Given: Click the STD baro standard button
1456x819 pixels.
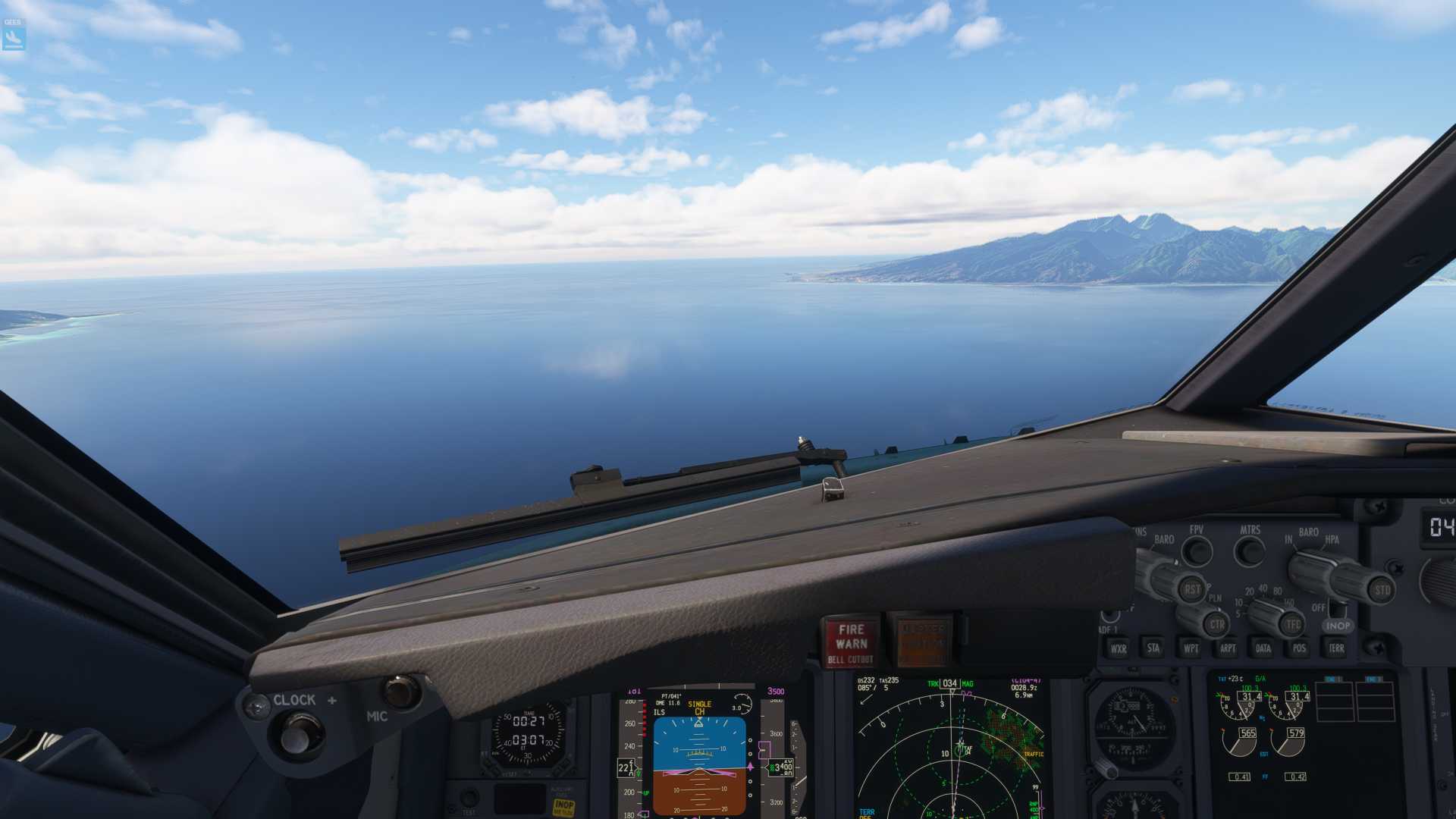Looking at the screenshot, I should coord(1382,589).
